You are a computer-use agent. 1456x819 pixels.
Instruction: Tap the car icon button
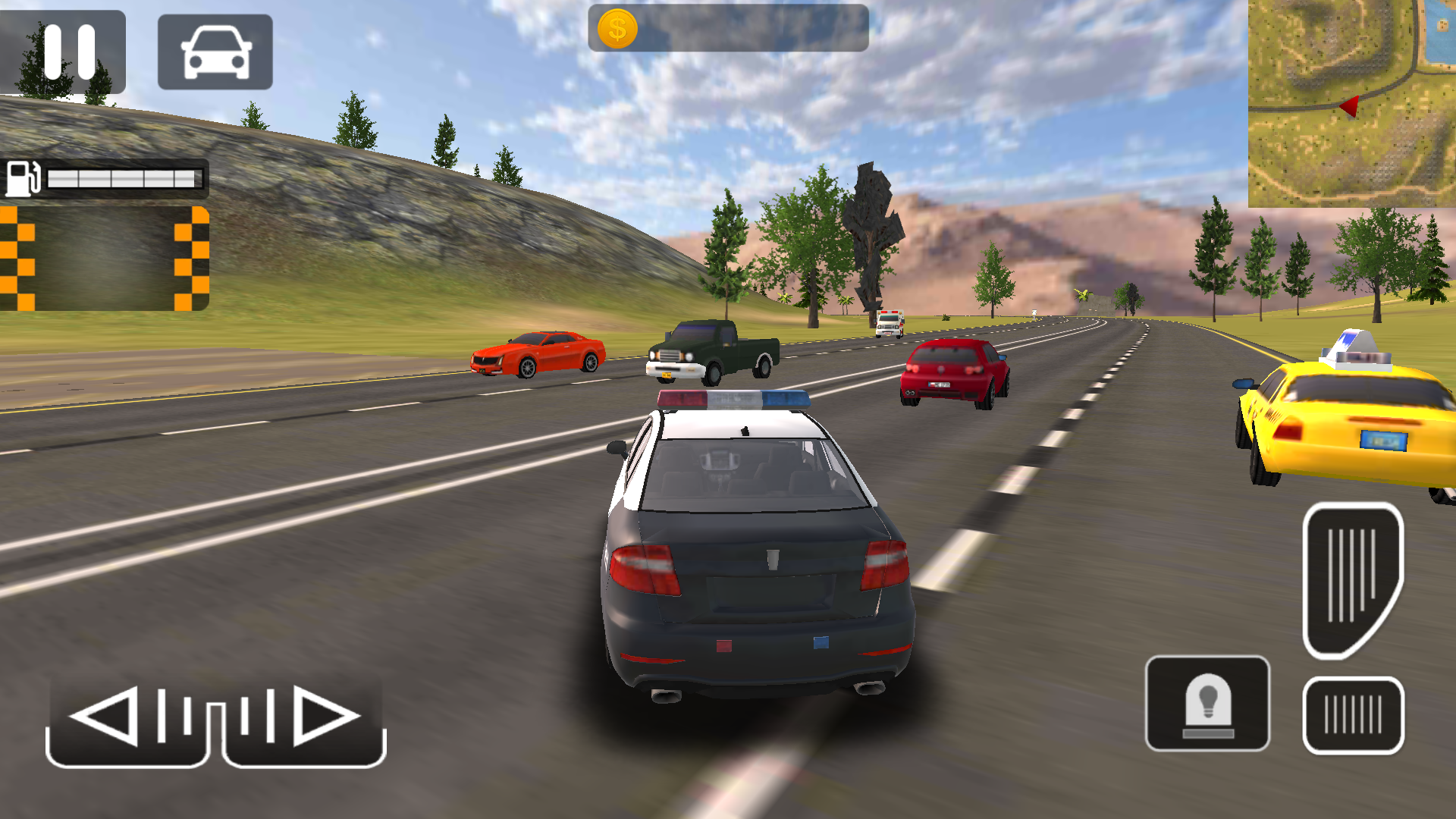[x=215, y=52]
